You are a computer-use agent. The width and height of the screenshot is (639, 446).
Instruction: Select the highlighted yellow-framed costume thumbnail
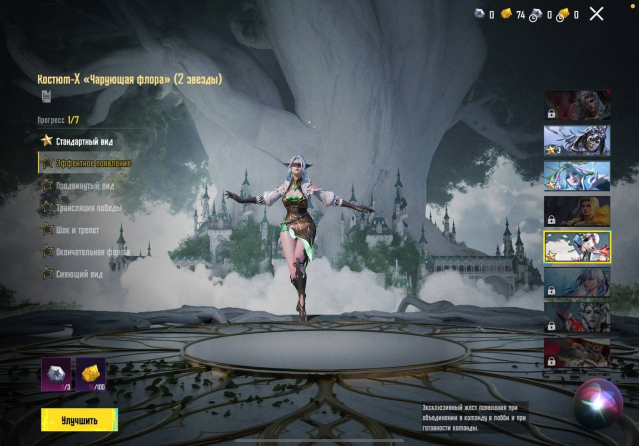(577, 245)
